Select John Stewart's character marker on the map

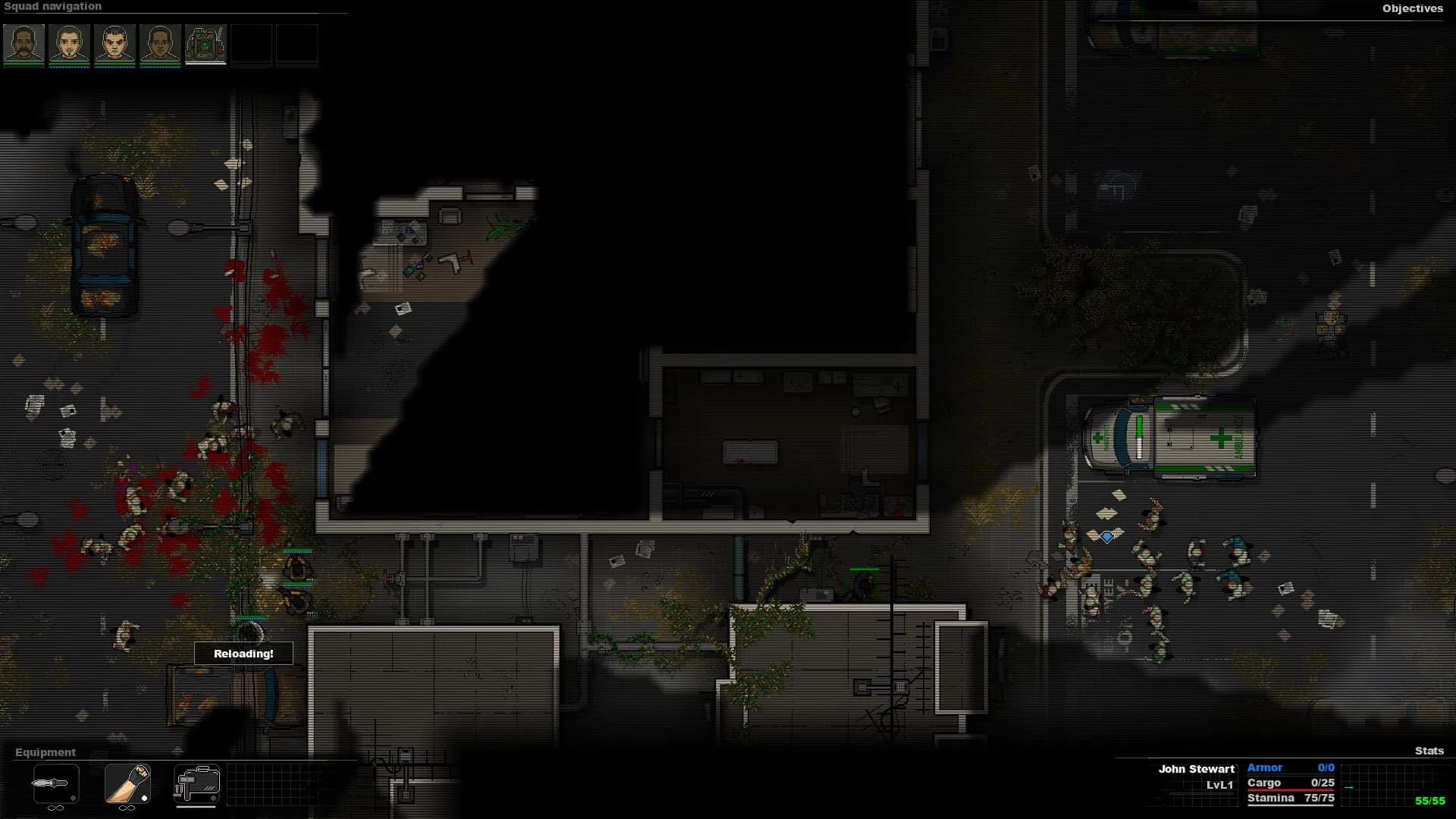pyautogui.click(x=1107, y=536)
